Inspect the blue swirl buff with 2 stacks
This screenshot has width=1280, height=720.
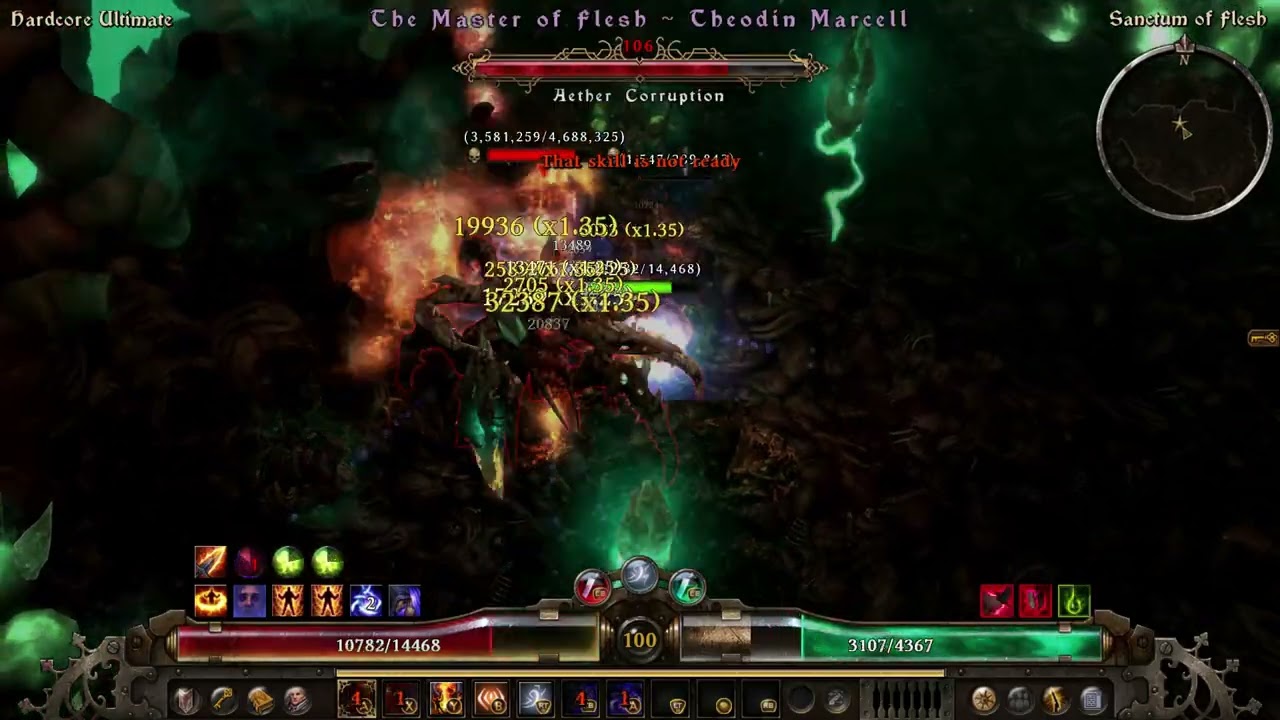366,601
